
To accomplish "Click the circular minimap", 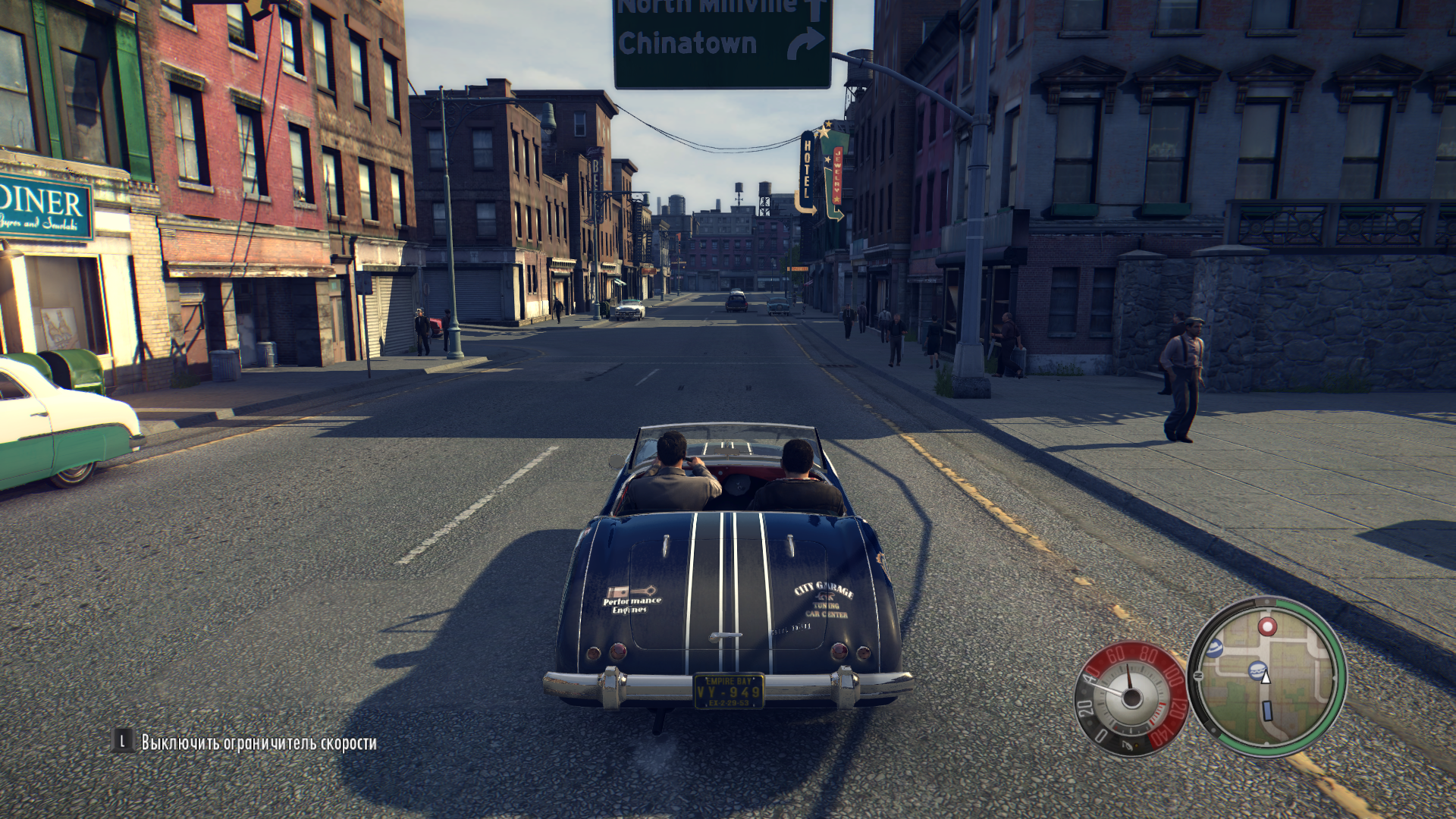I will pos(1266,677).
